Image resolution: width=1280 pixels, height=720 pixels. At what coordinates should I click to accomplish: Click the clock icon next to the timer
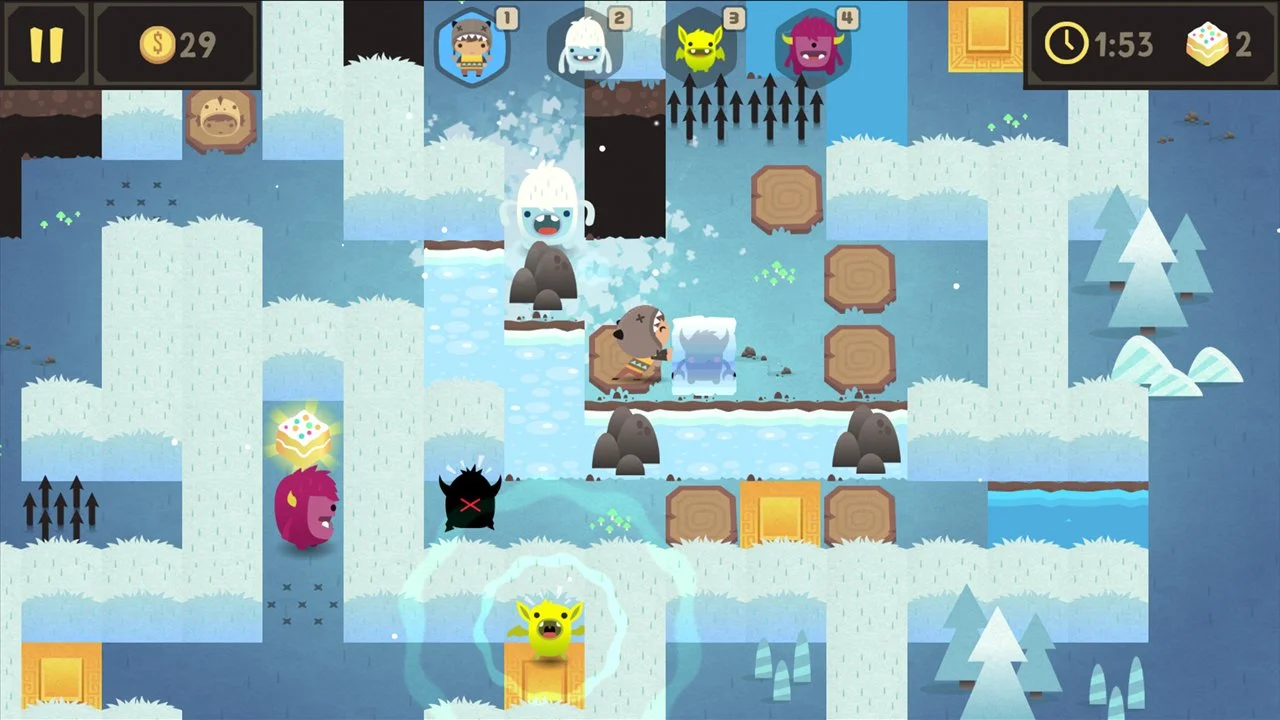pyautogui.click(x=1067, y=44)
